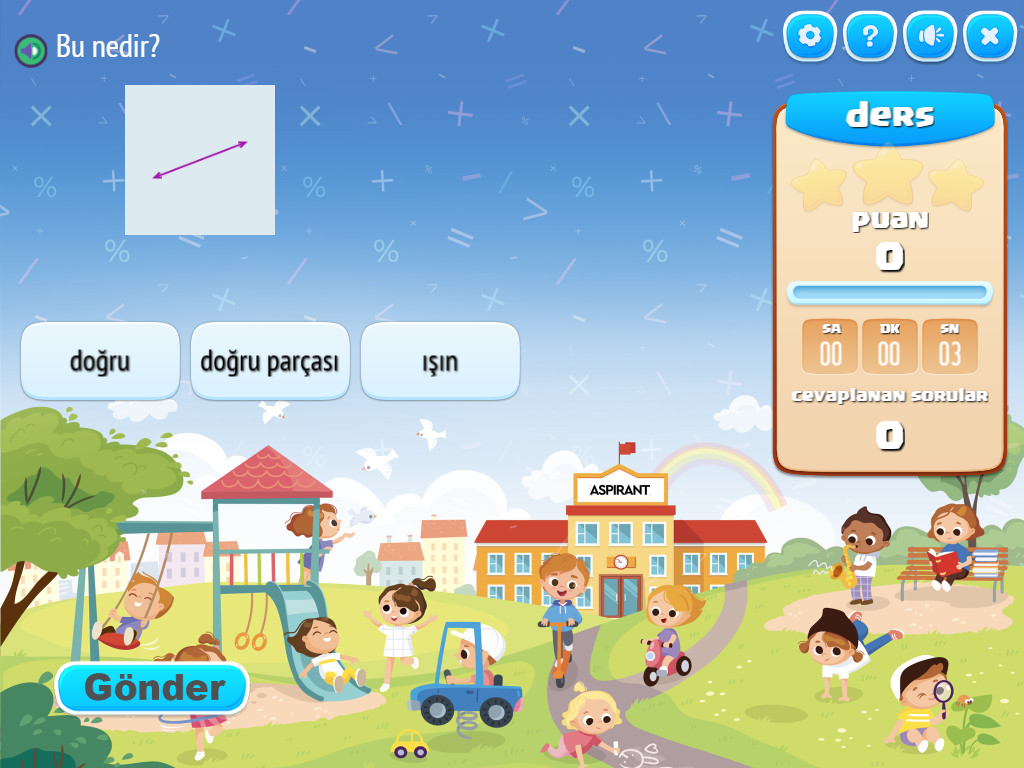The height and width of the screenshot is (768, 1024).
Task: Show help via the question mark button
Action: [x=870, y=37]
